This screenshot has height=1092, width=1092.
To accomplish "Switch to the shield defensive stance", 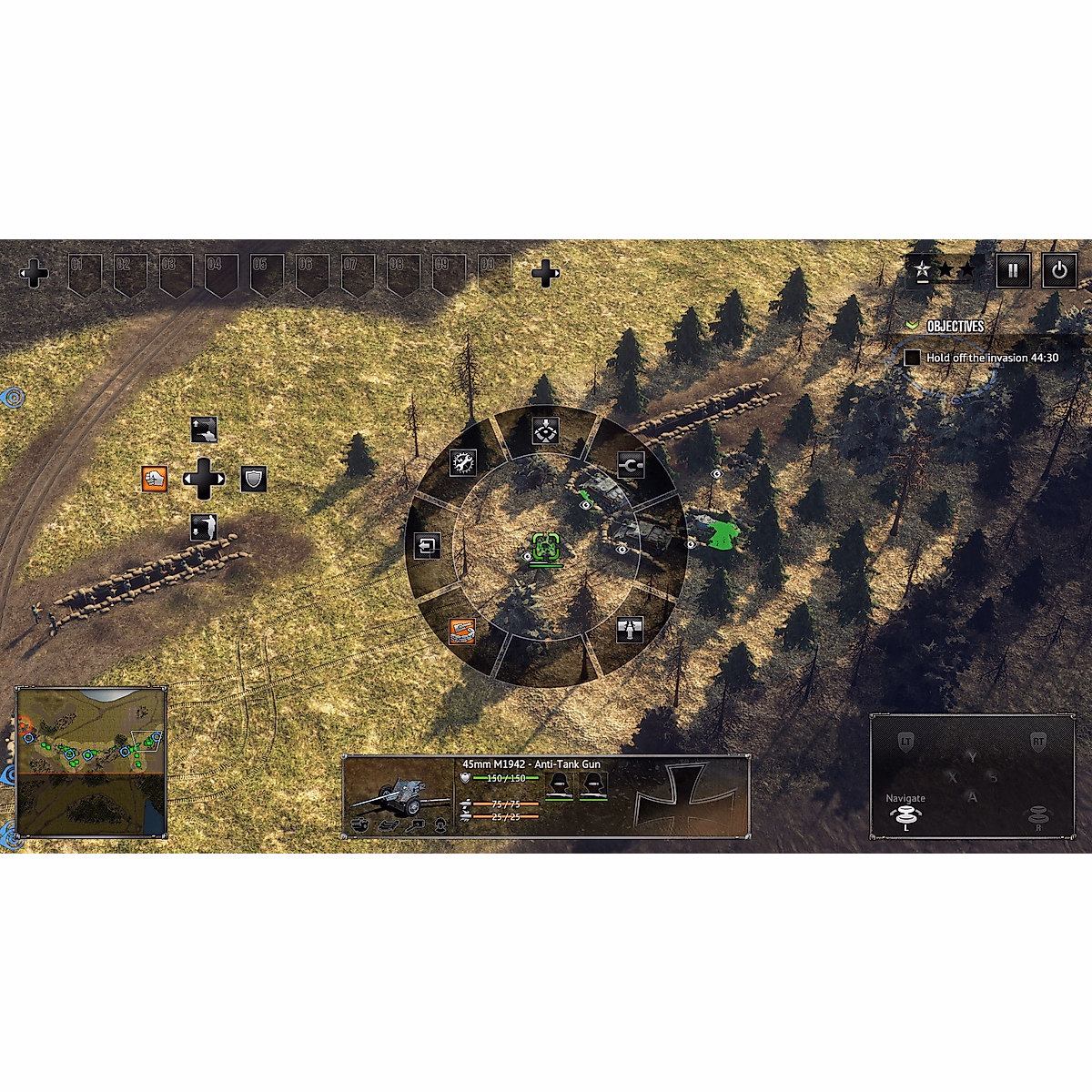I will pos(254,480).
